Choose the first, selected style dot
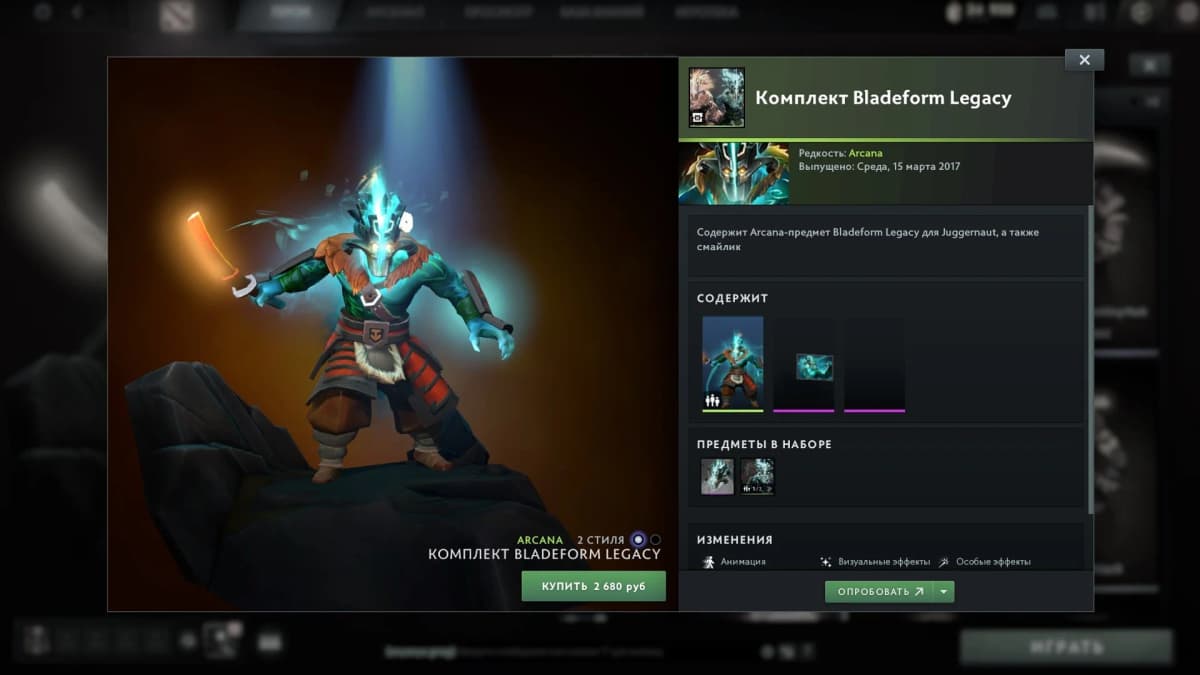Screen dimensions: 1200x675 (x=638, y=540)
